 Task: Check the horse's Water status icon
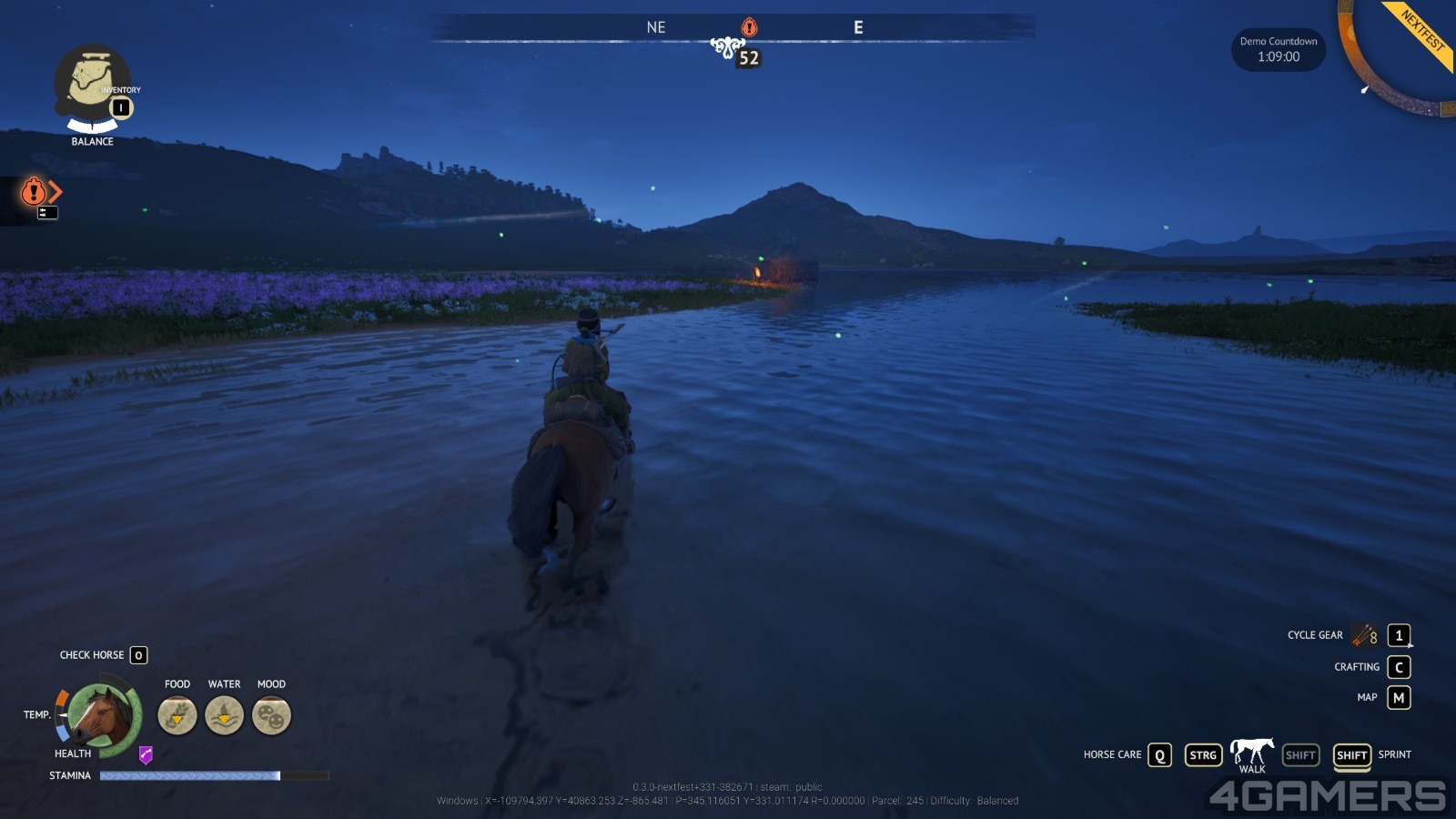[x=224, y=715]
